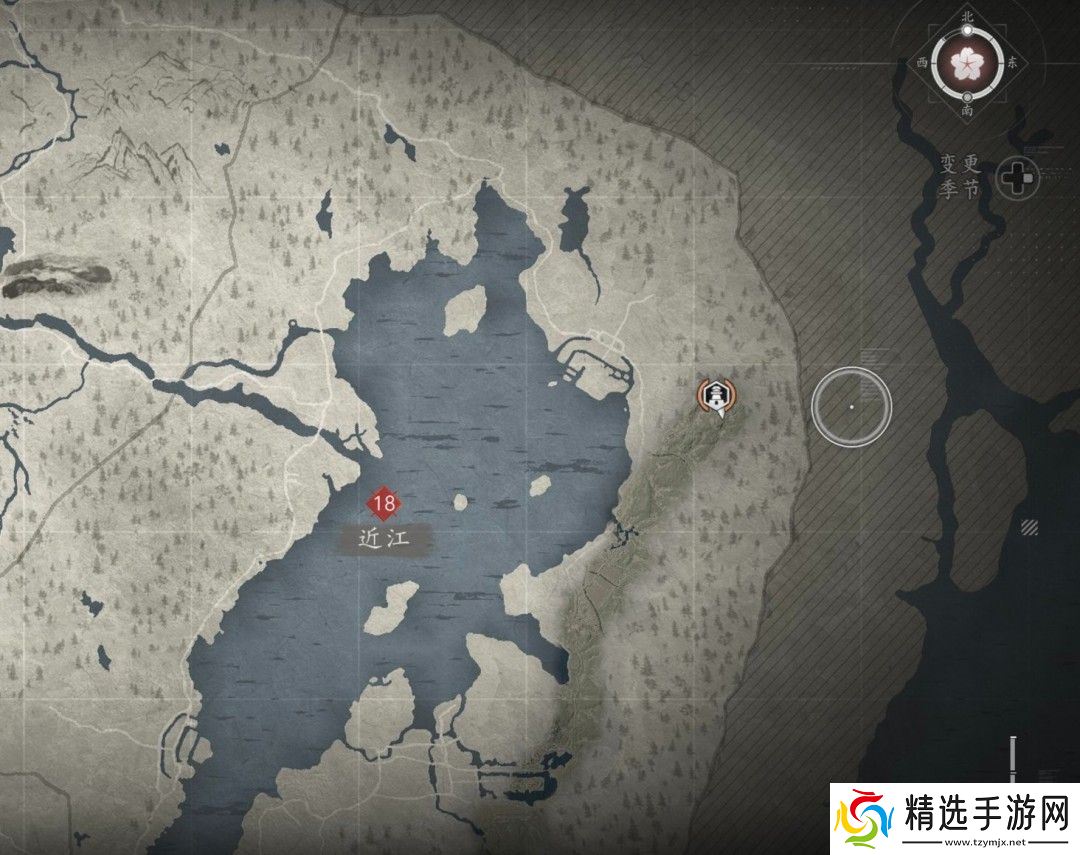The width and height of the screenshot is (1080, 855).
Task: Click the red level 18 region marker
Action: click(383, 502)
